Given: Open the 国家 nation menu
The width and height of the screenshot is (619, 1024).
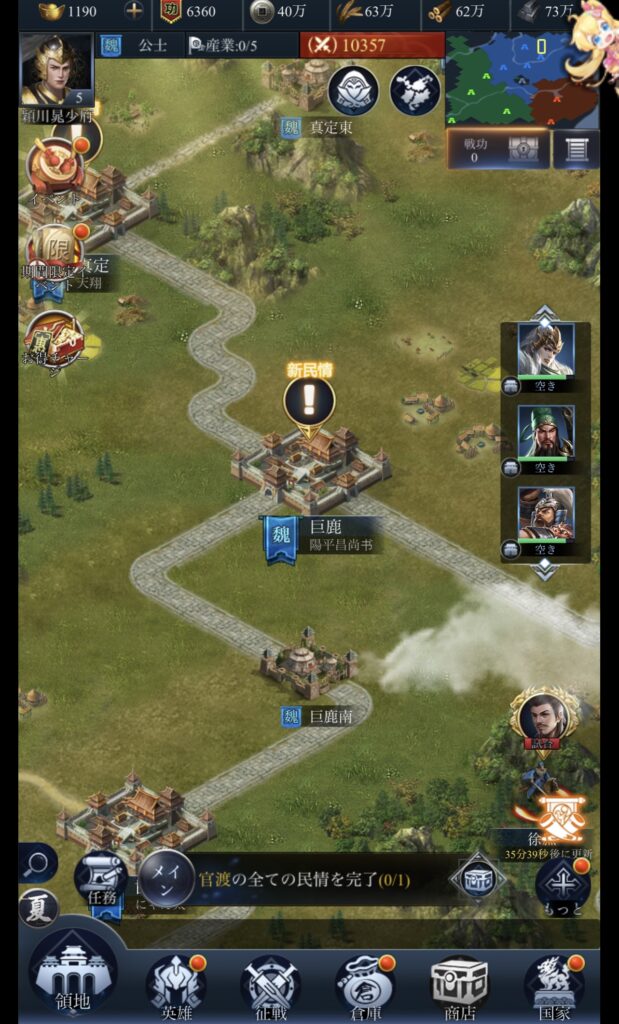Looking at the screenshot, I should 553,985.
